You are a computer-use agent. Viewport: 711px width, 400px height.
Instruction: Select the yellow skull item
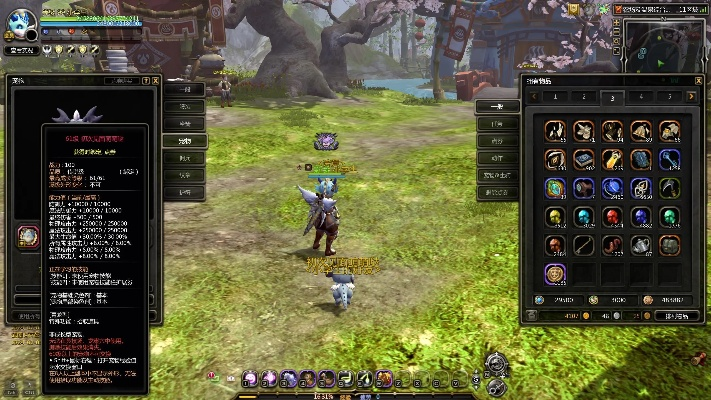tap(554, 216)
